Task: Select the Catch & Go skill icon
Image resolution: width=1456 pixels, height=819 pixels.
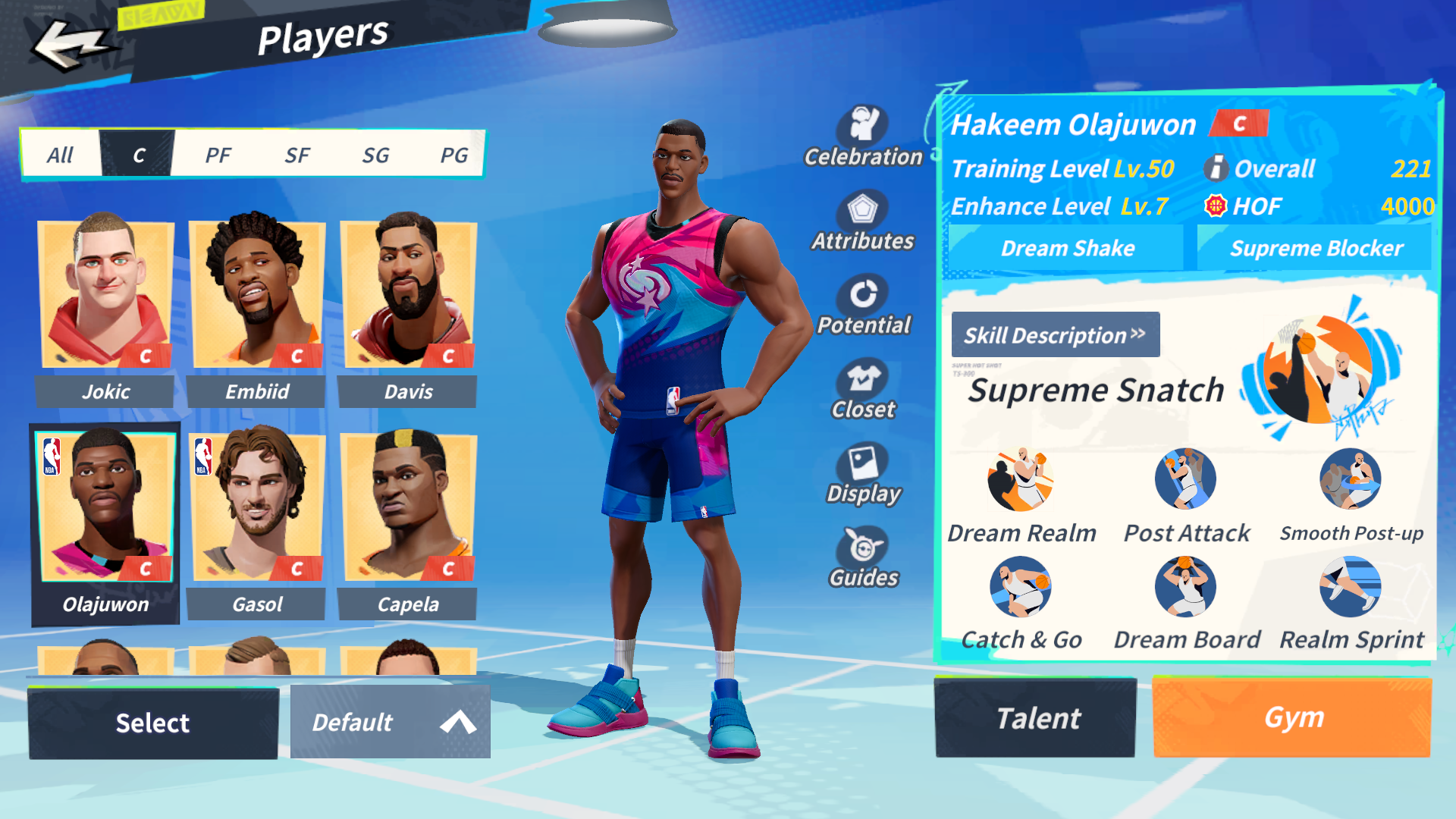Action: point(1021,588)
